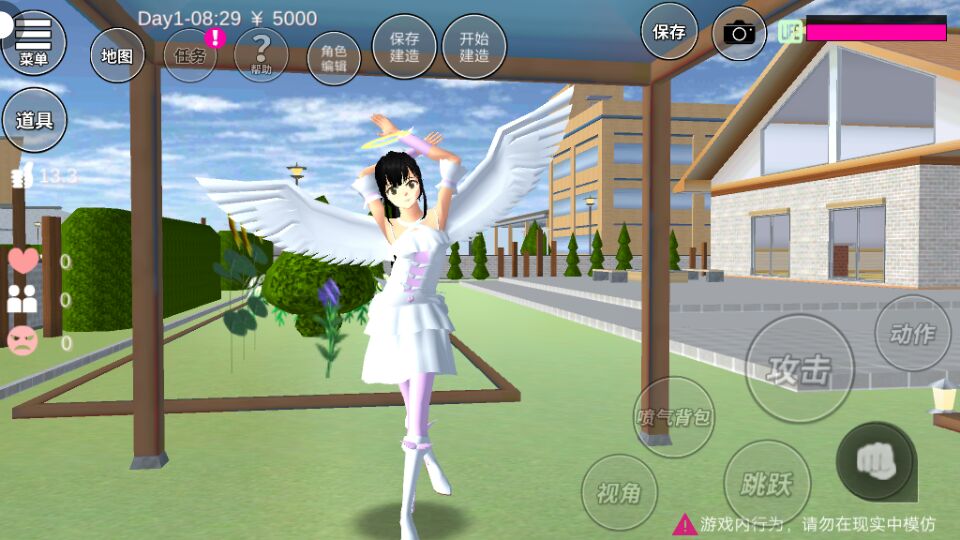Activate the 喷气背包 jetpack

coord(674,417)
